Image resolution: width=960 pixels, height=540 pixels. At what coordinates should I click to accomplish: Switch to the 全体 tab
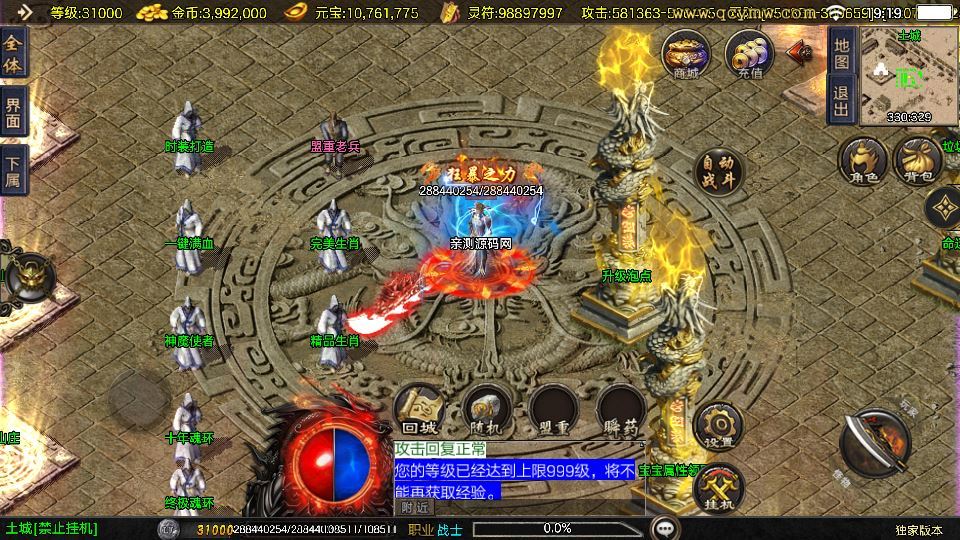tap(13, 52)
